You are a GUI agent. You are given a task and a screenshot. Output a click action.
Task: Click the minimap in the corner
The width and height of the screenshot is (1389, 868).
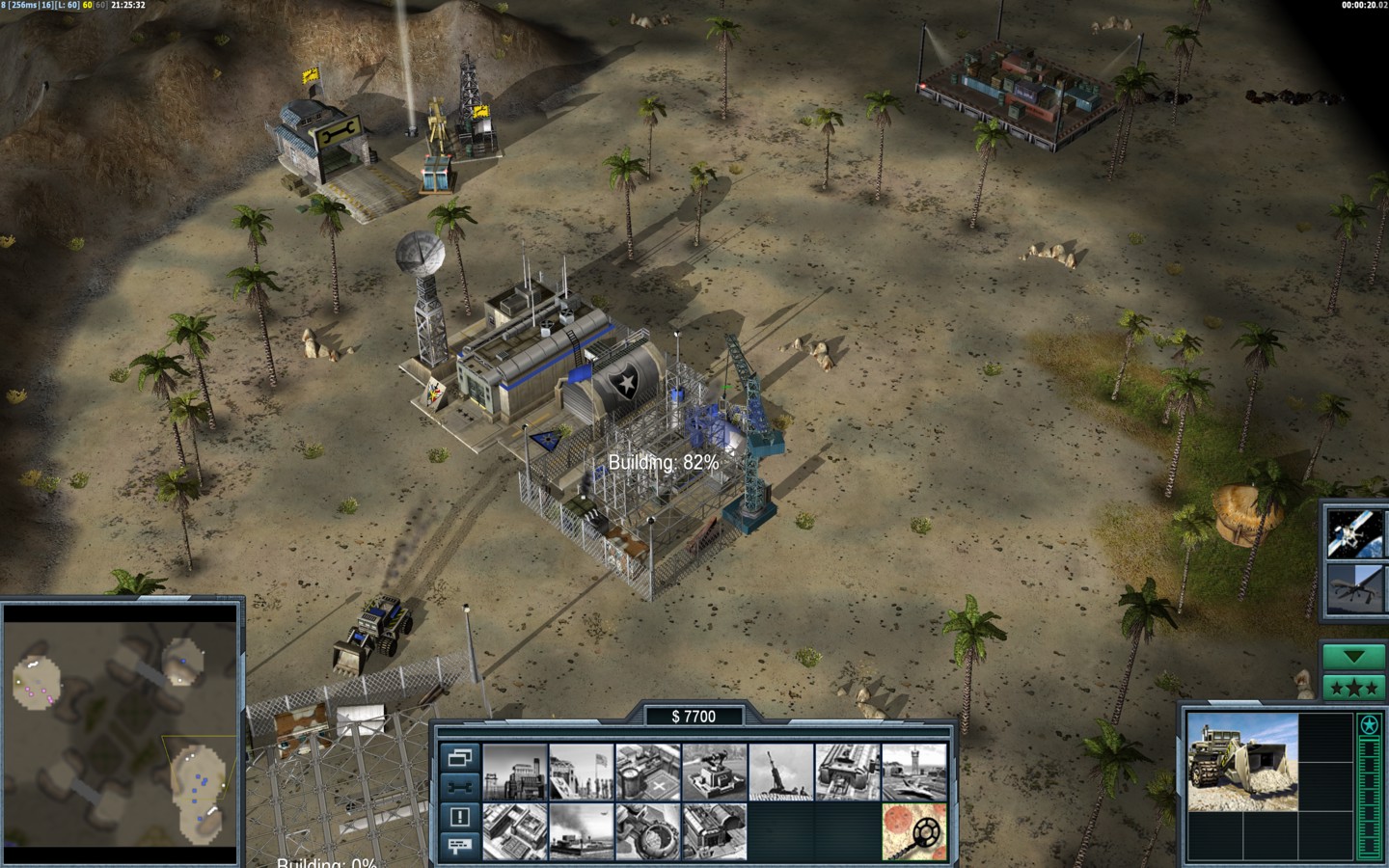click(122, 735)
